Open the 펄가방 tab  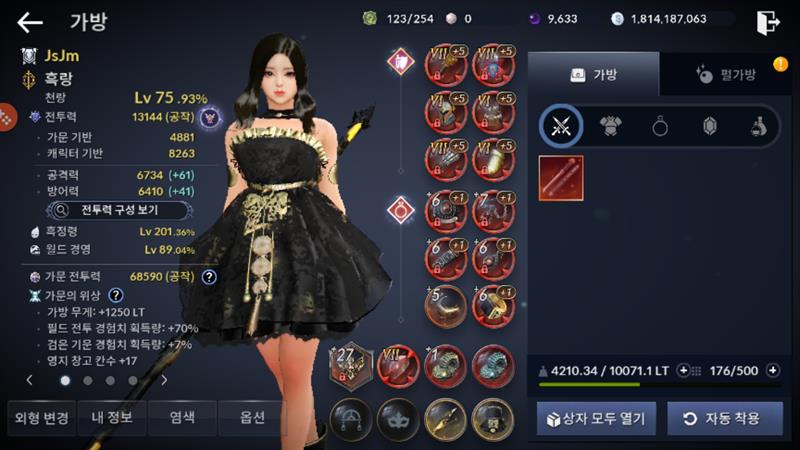click(723, 74)
